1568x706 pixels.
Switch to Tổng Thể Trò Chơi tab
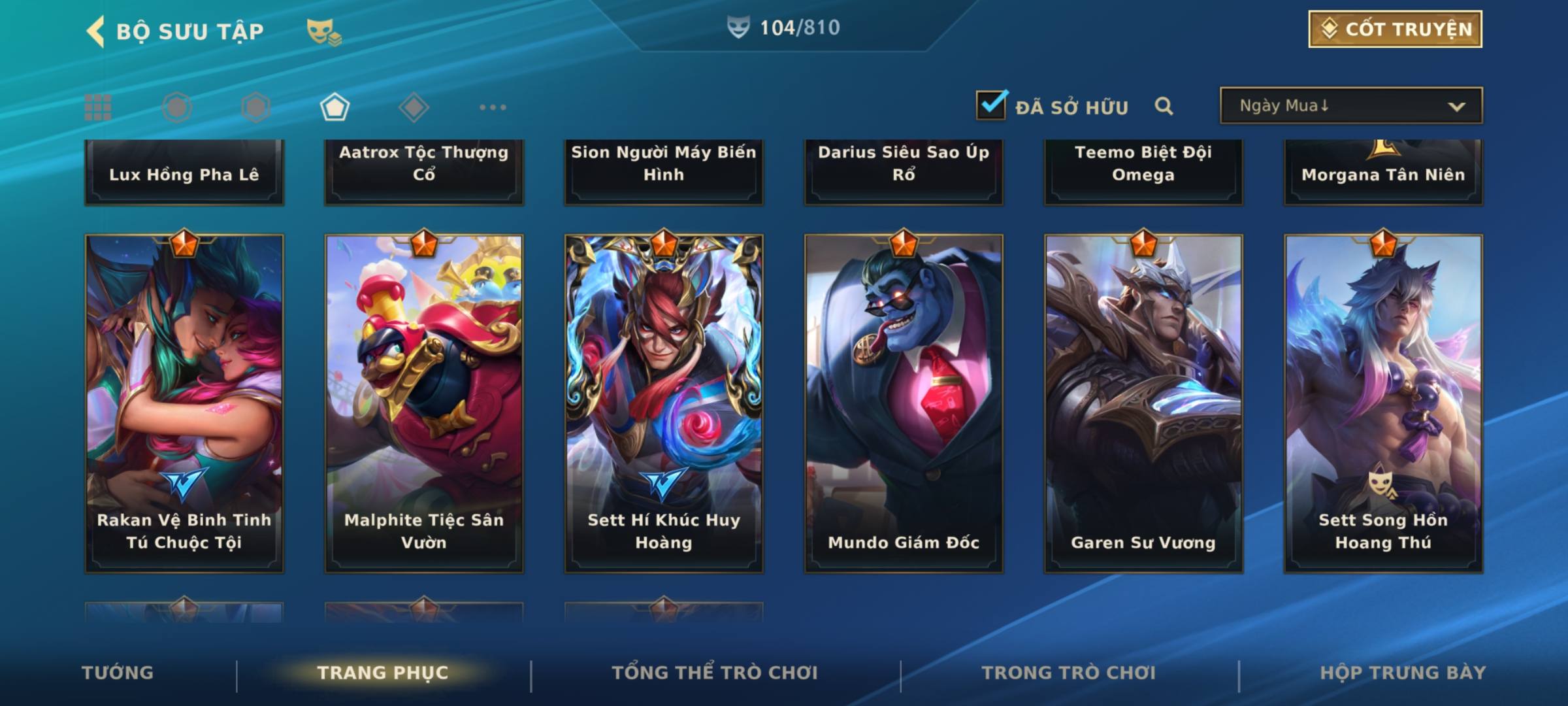point(715,673)
